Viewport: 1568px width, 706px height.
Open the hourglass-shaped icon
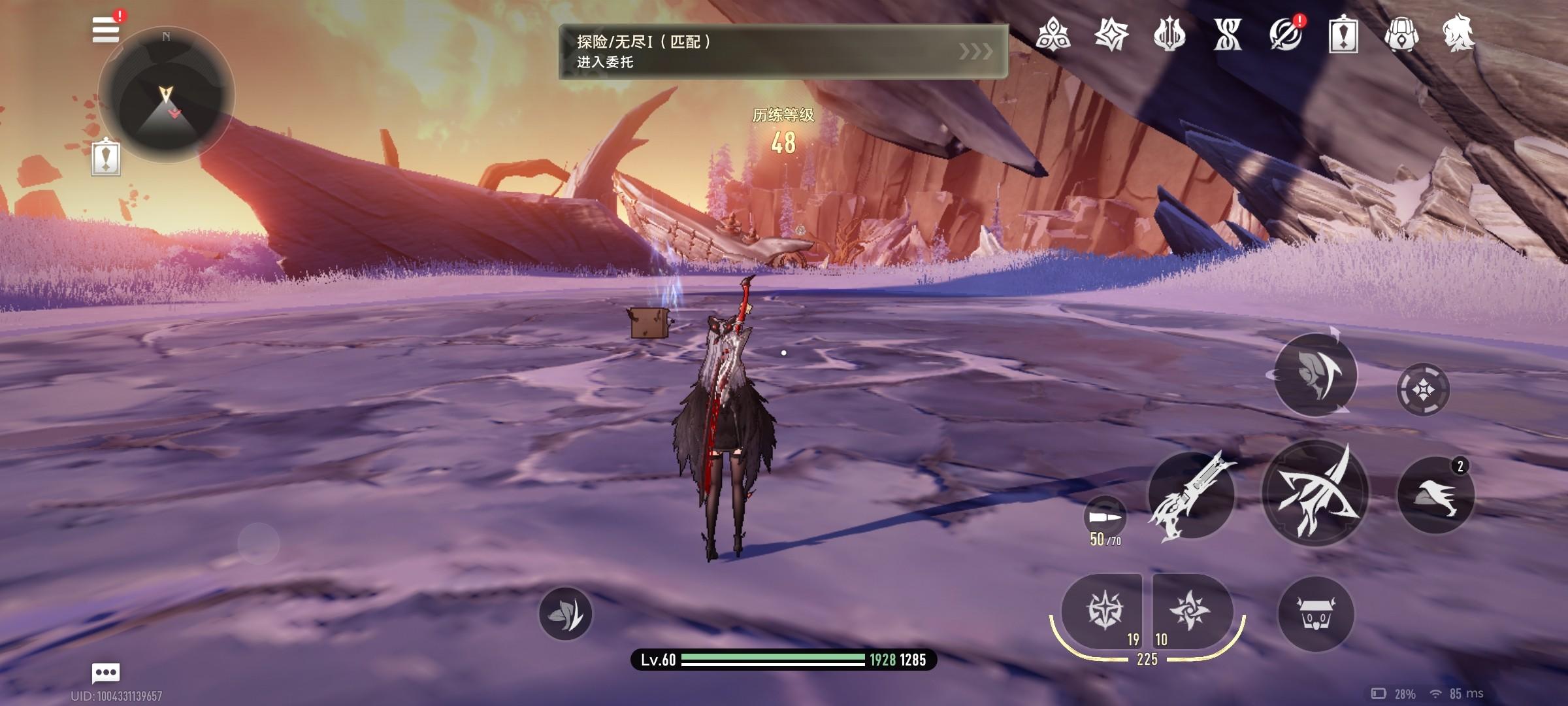click(1228, 34)
